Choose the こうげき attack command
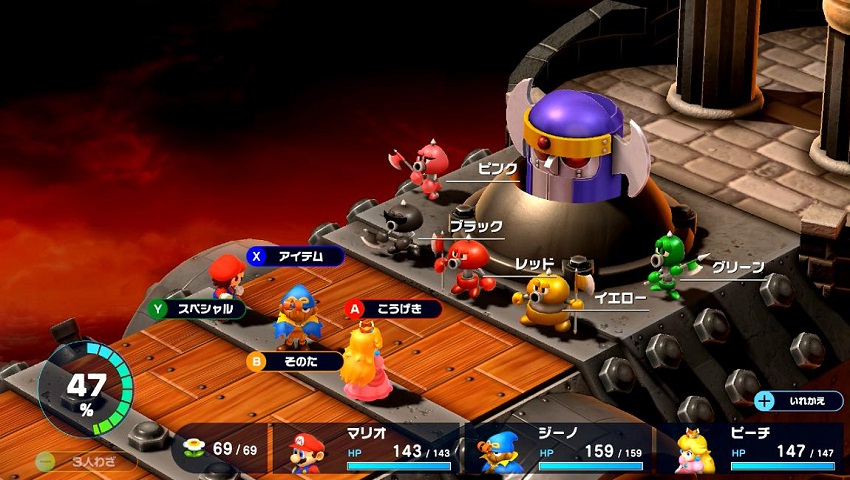This screenshot has width=850, height=480. [x=394, y=309]
